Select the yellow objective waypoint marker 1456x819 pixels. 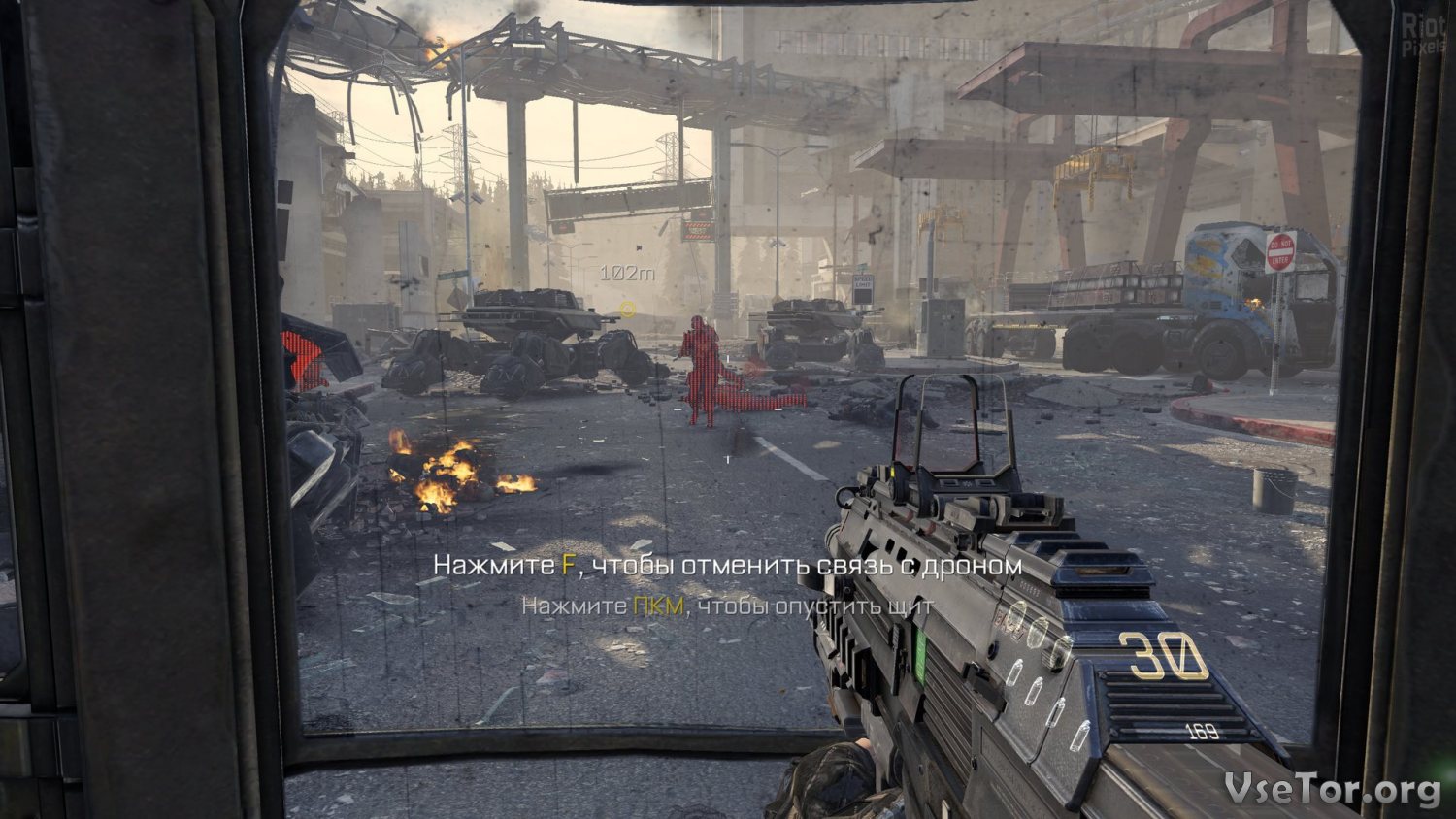[627, 310]
